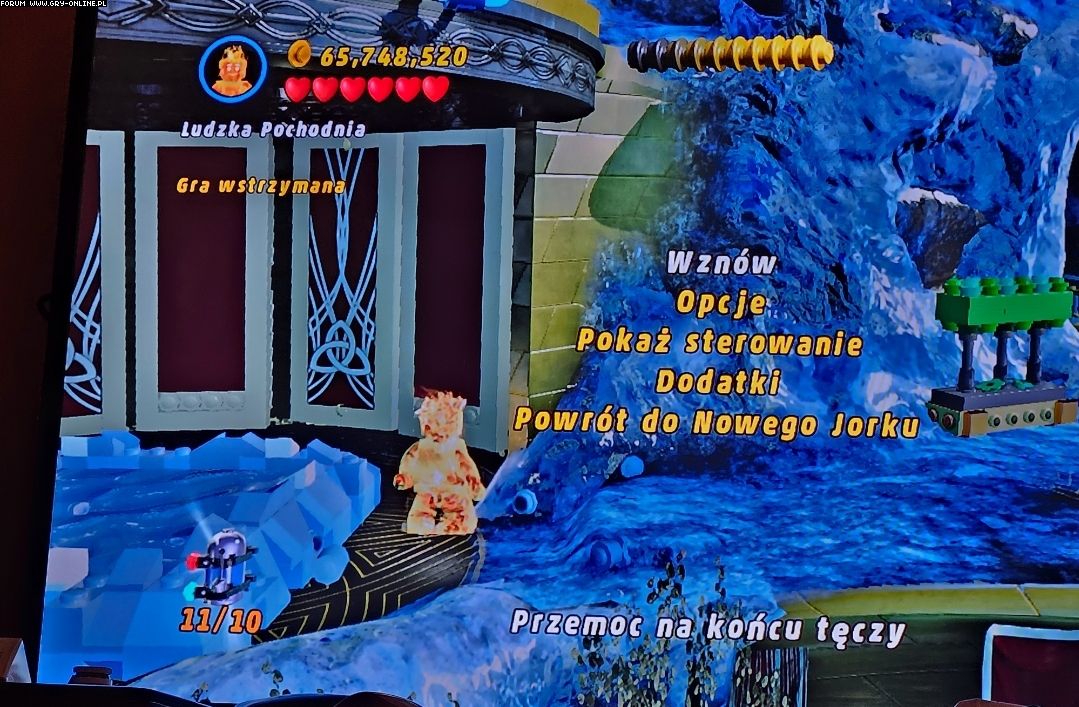1079x707 pixels.
Task: Open the Opcje menu
Action: [x=721, y=302]
